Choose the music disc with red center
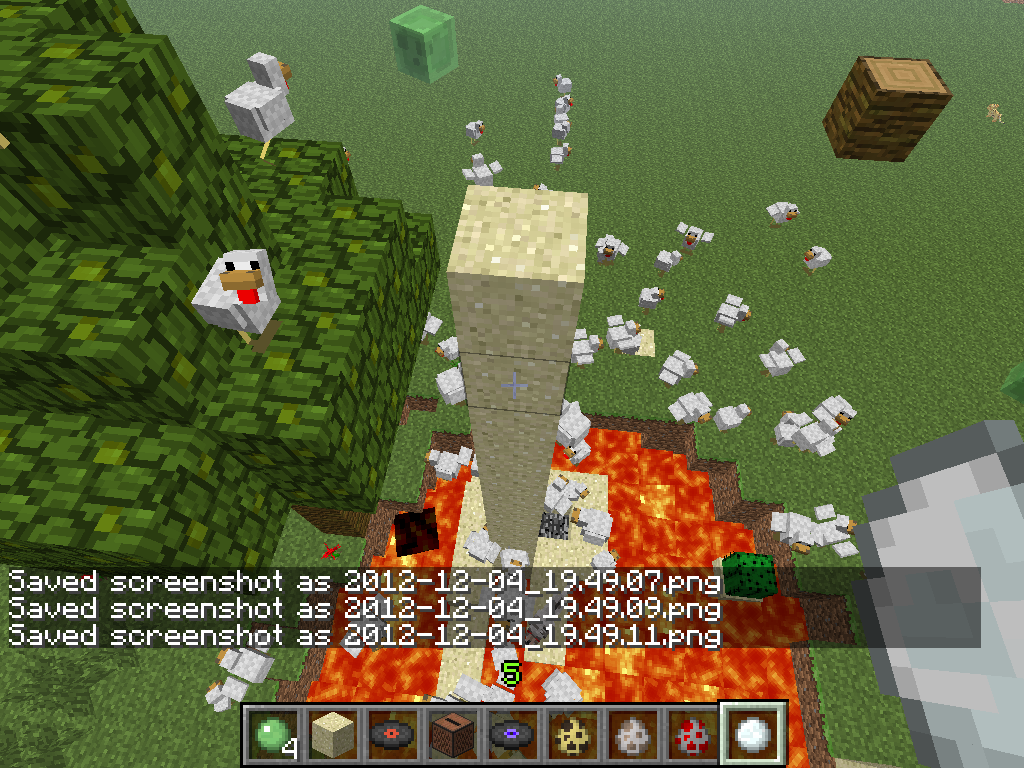 [x=390, y=734]
